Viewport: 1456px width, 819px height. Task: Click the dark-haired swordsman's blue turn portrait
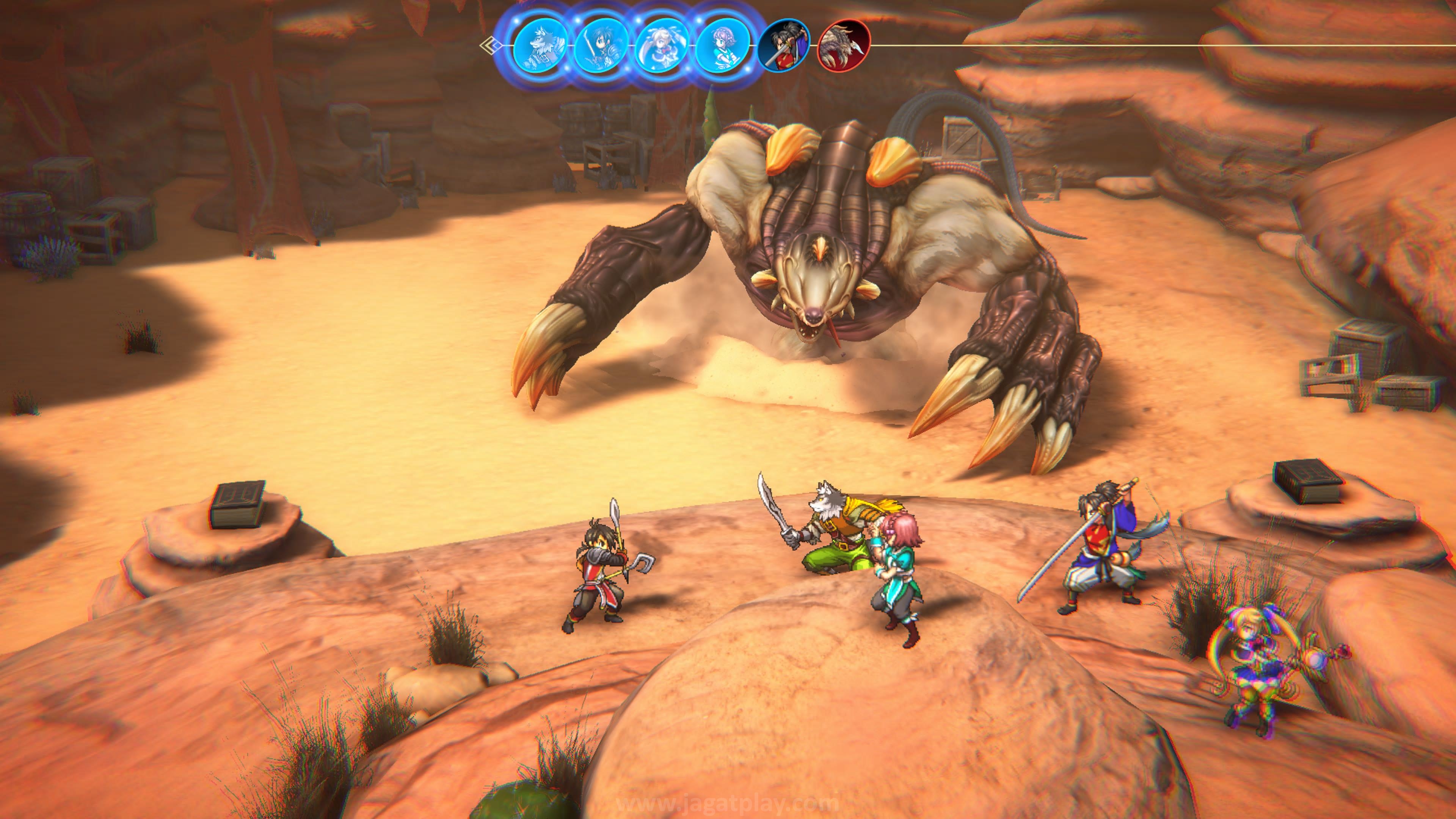tap(601, 46)
